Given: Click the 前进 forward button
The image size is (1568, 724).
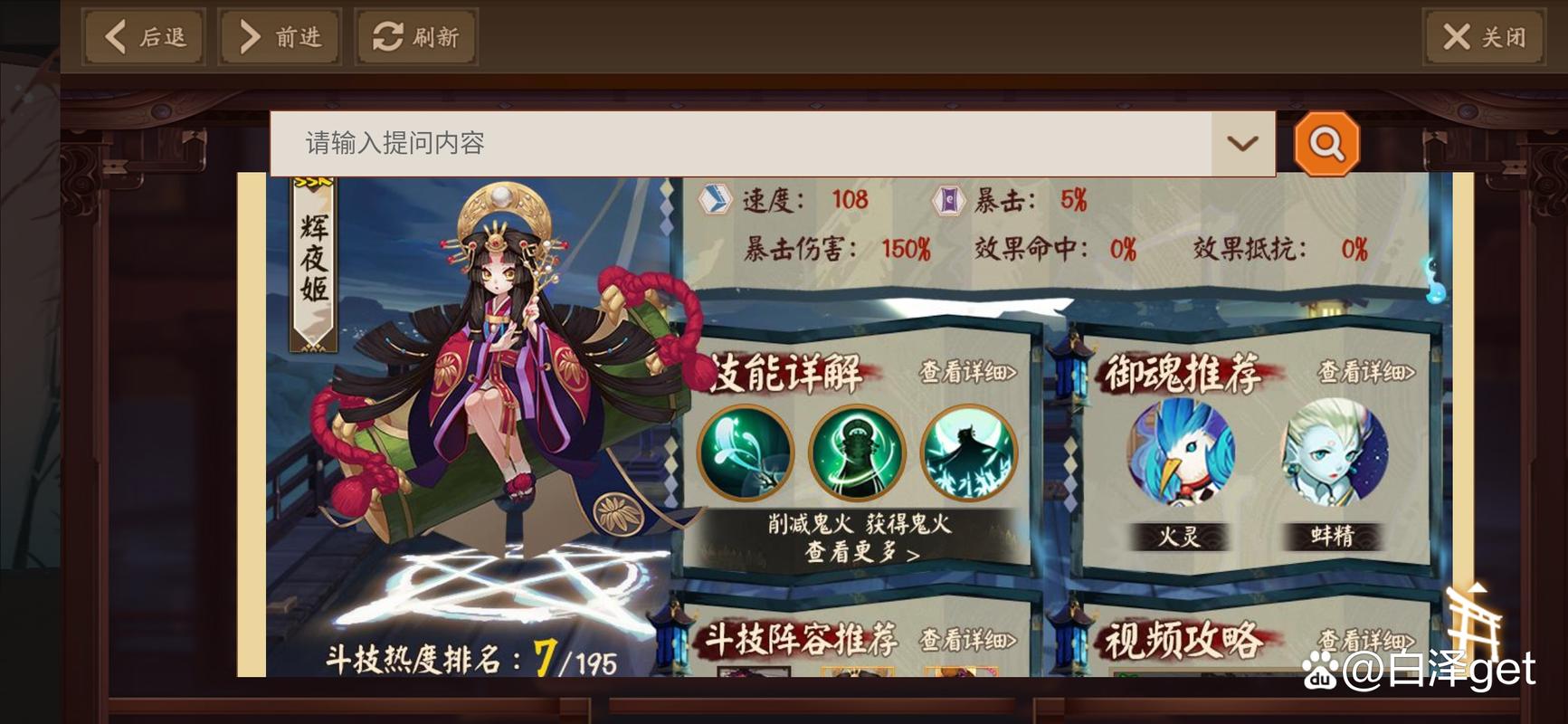Looking at the screenshot, I should (280, 35).
